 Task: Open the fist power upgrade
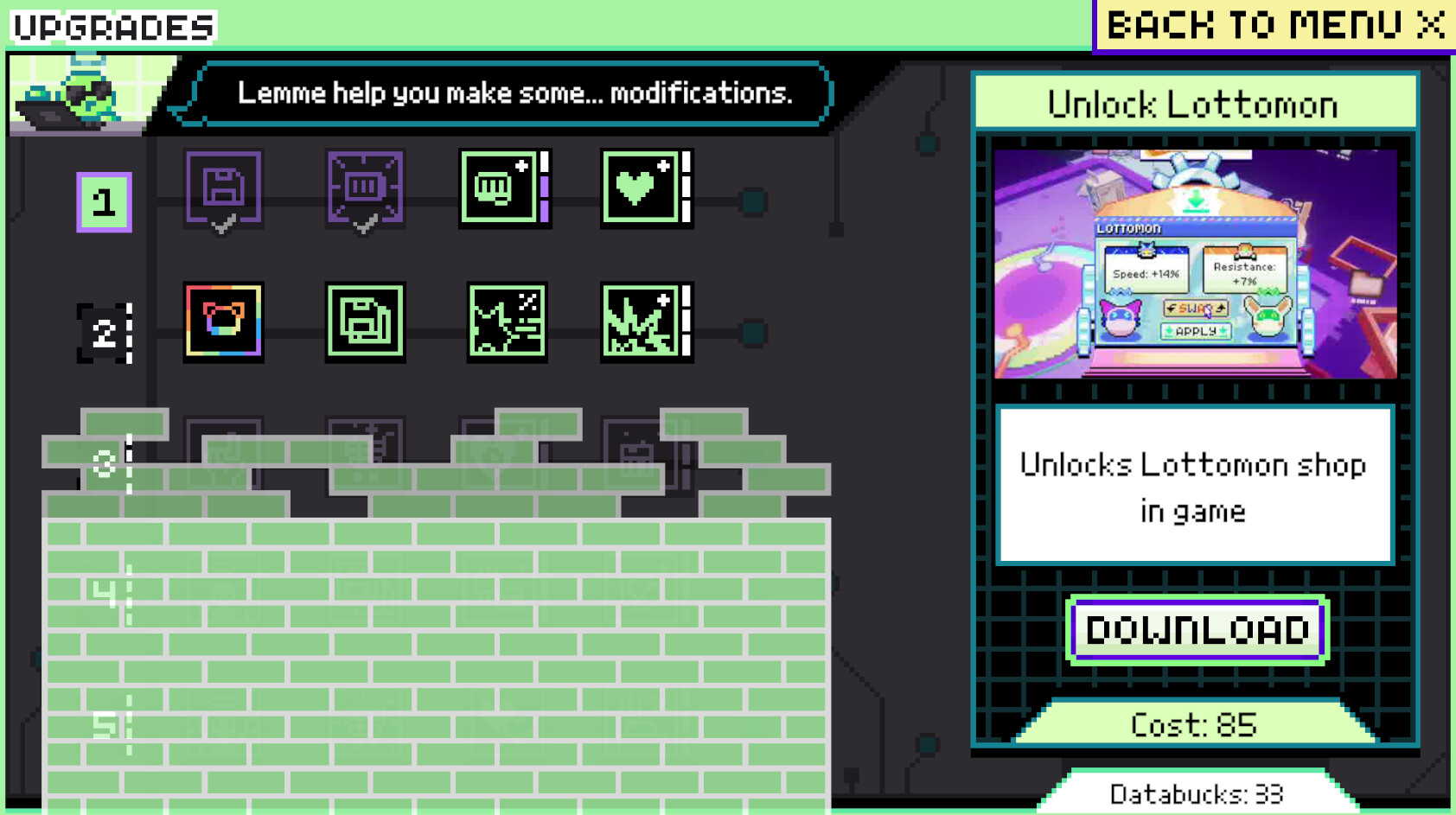point(503,190)
